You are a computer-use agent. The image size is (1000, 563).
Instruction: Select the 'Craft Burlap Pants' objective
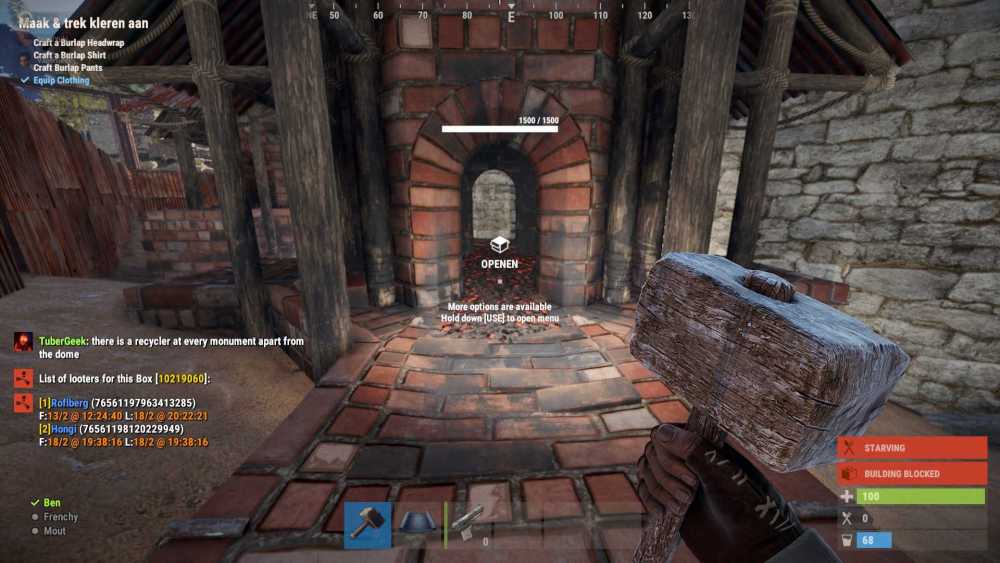(68, 68)
